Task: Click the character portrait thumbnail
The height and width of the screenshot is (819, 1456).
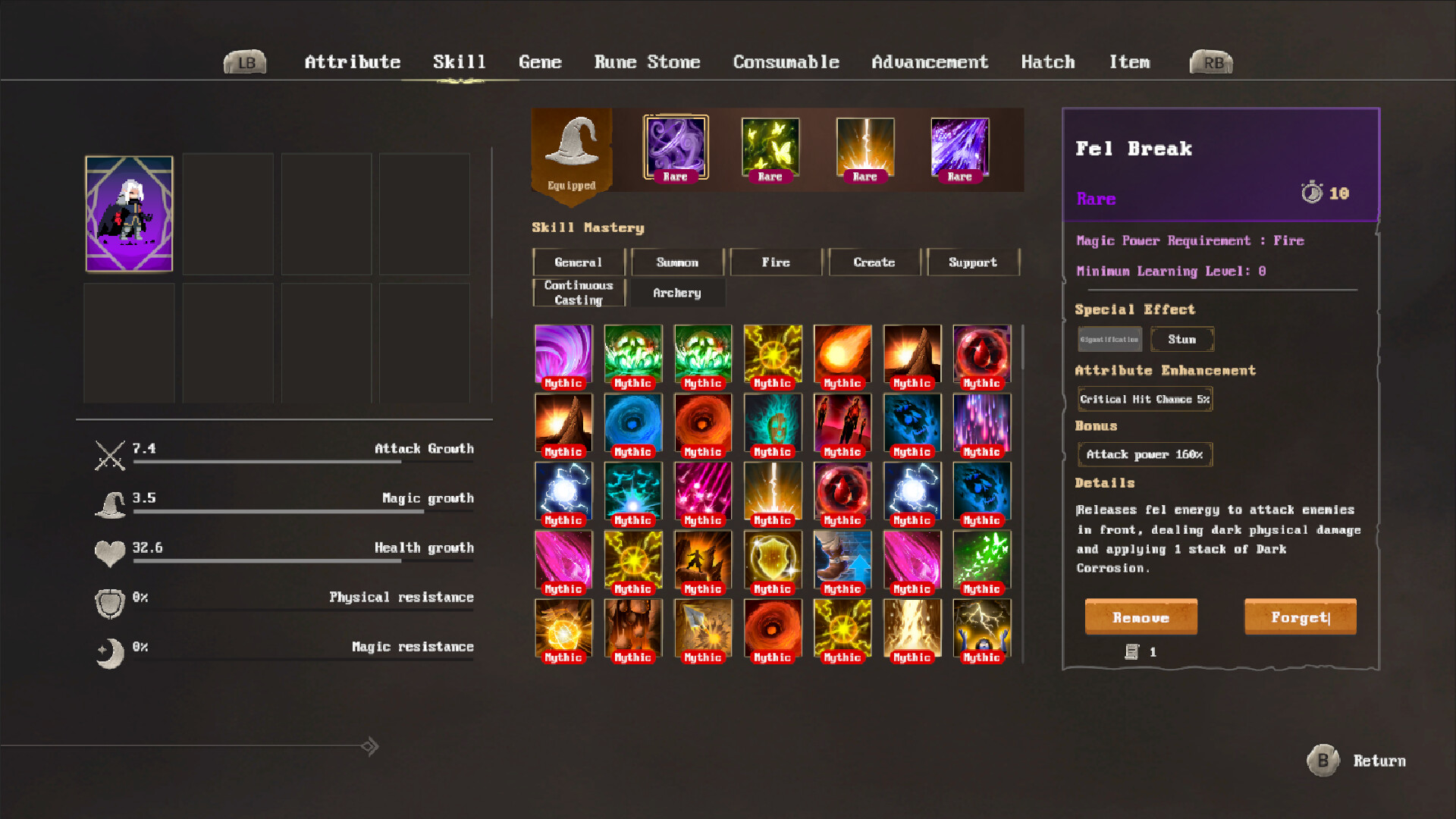Action: pos(129,213)
